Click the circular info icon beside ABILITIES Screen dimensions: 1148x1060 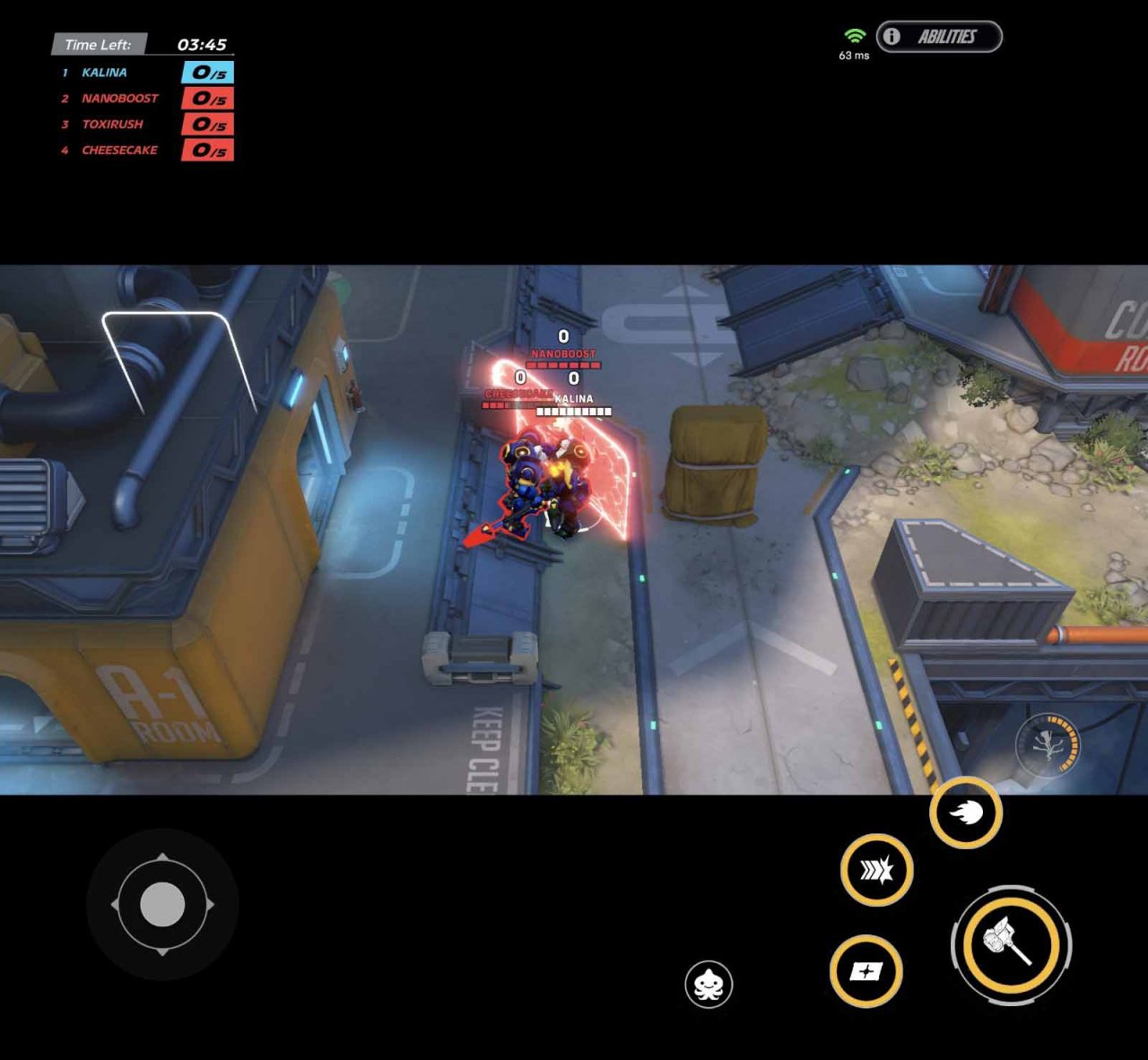pos(891,37)
